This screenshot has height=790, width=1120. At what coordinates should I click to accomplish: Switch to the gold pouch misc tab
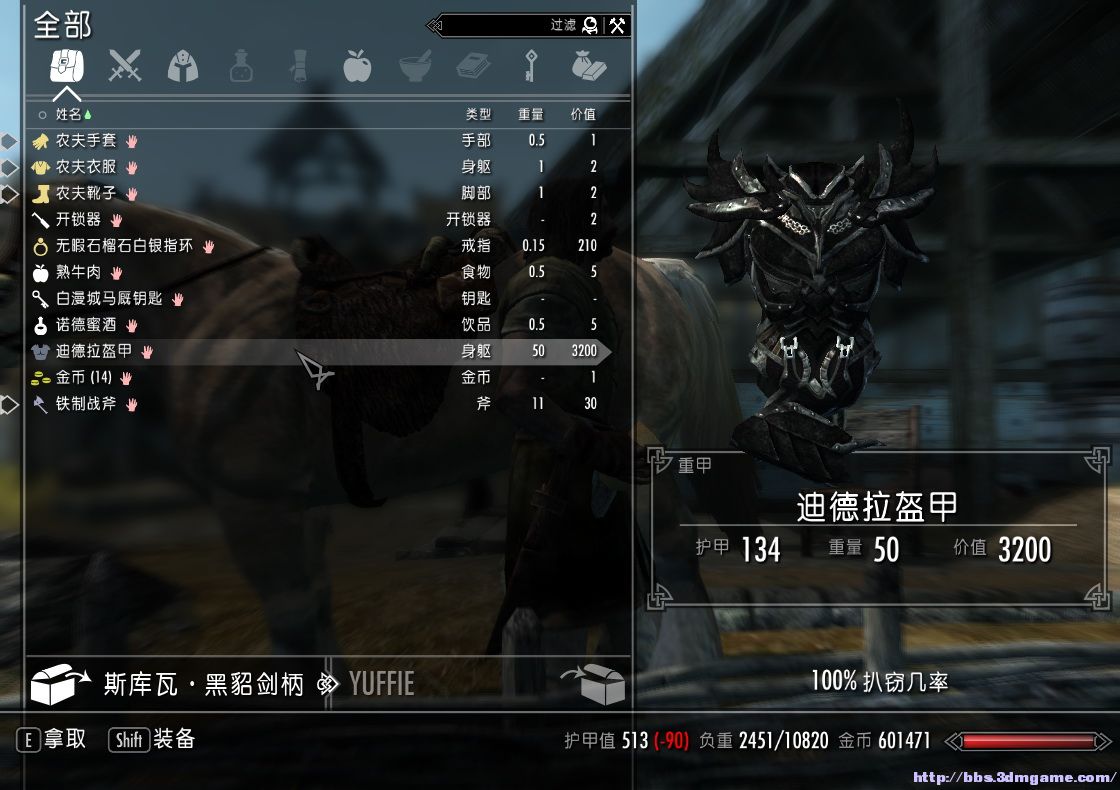click(589, 66)
